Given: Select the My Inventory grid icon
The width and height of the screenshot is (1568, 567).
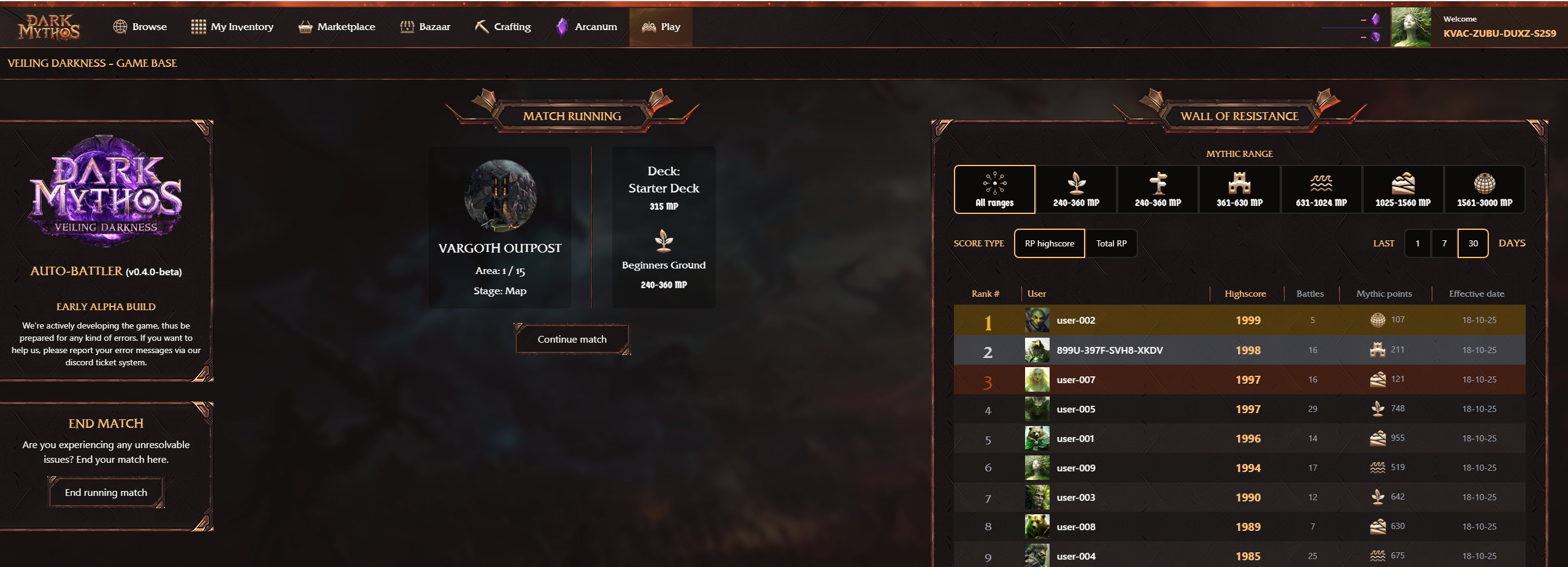Looking at the screenshot, I should (x=198, y=26).
